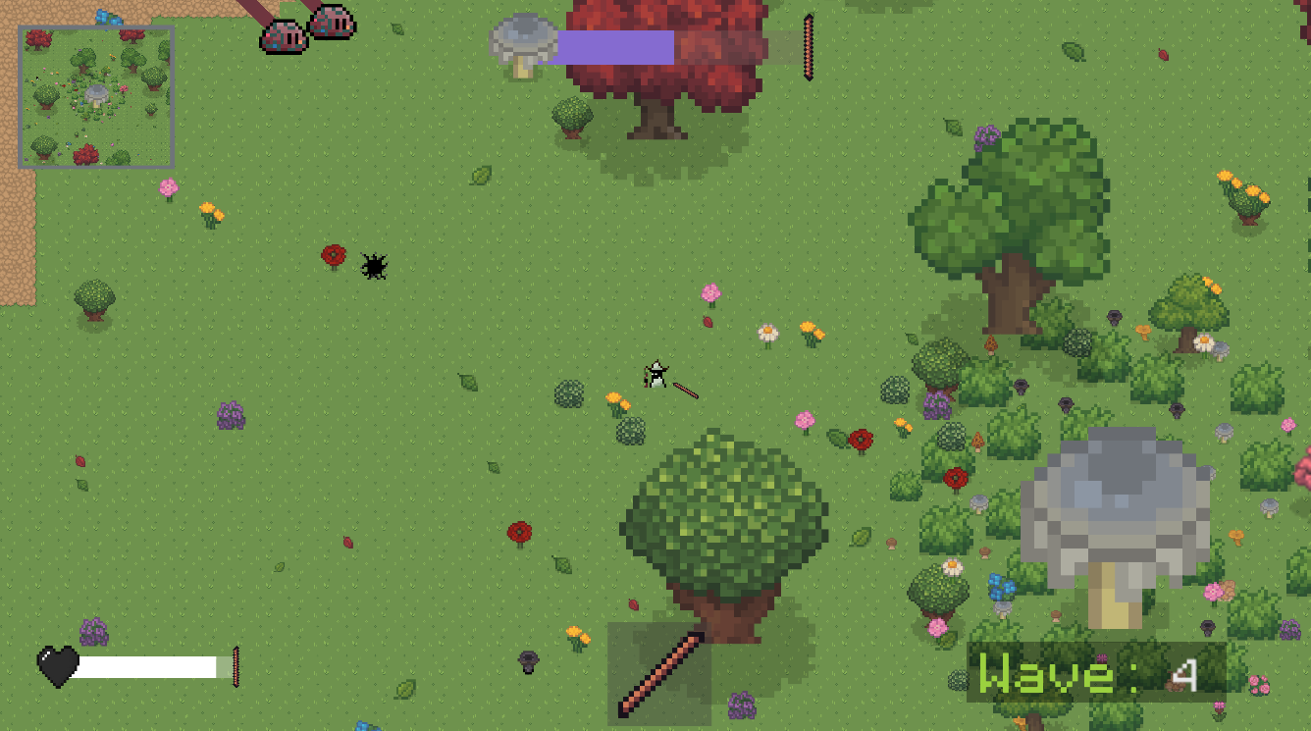Click the copper sword pickup on the ground
Image resolution: width=1311 pixels, height=731 pixels.
coord(660,675)
